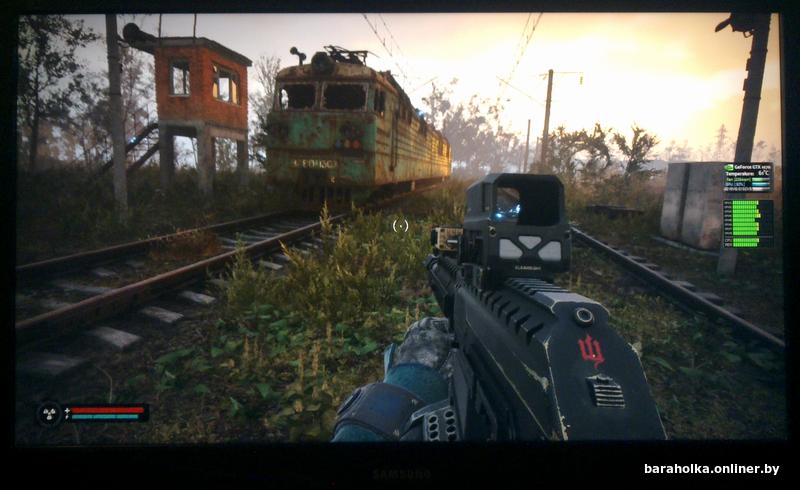Click the radiation hazard icon
The width and height of the screenshot is (800, 490).
(x=49, y=412)
